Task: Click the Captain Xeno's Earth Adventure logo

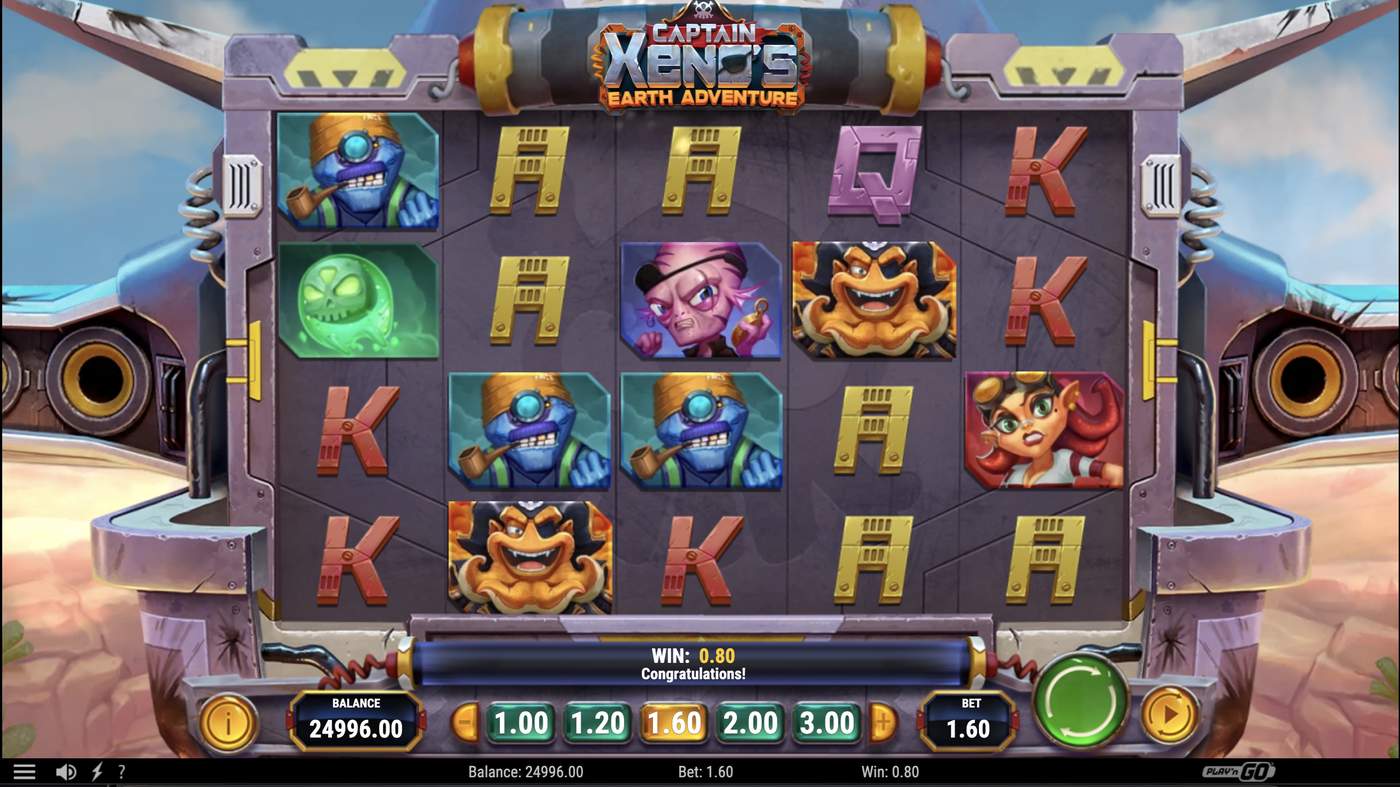Action: click(x=699, y=60)
